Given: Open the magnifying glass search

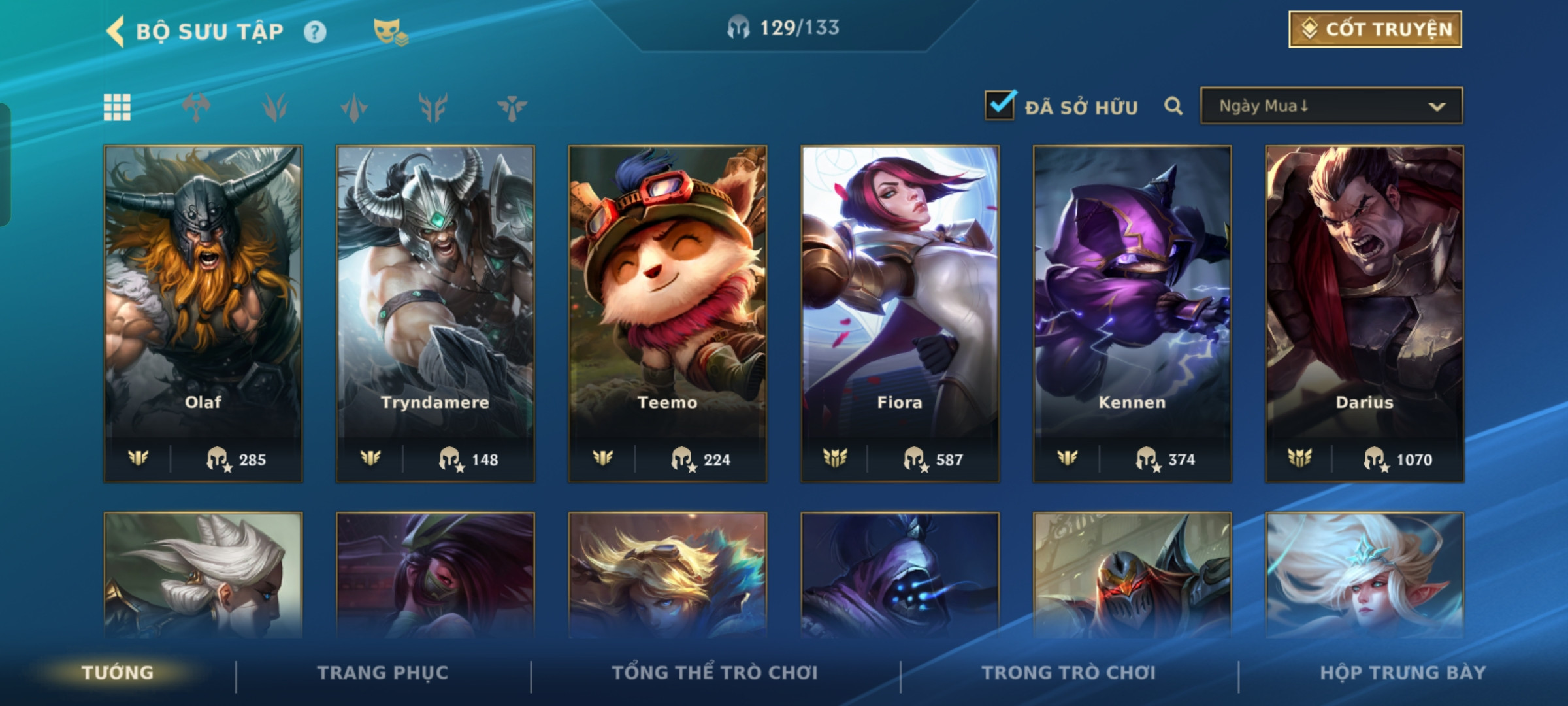Looking at the screenshot, I should tap(1173, 106).
